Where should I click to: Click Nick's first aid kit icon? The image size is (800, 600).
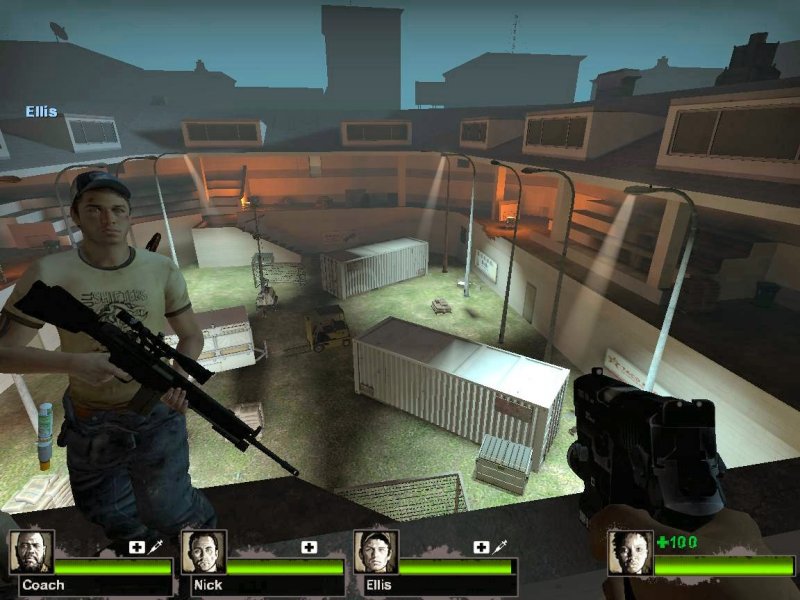pos(310,547)
